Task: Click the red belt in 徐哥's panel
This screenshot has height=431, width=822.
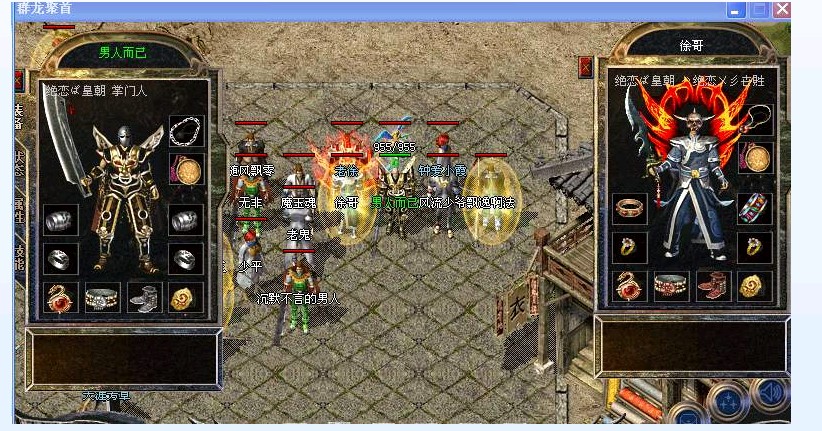Action: click(x=671, y=286)
